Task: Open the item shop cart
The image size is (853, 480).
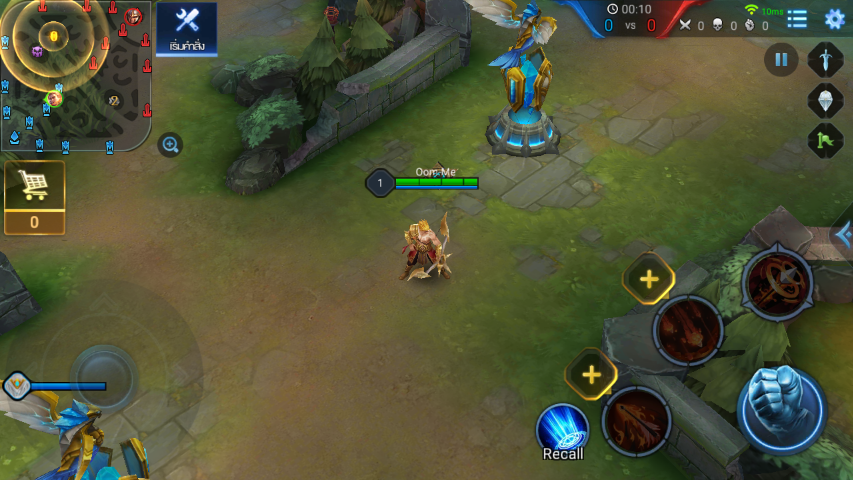Action: coord(35,197)
